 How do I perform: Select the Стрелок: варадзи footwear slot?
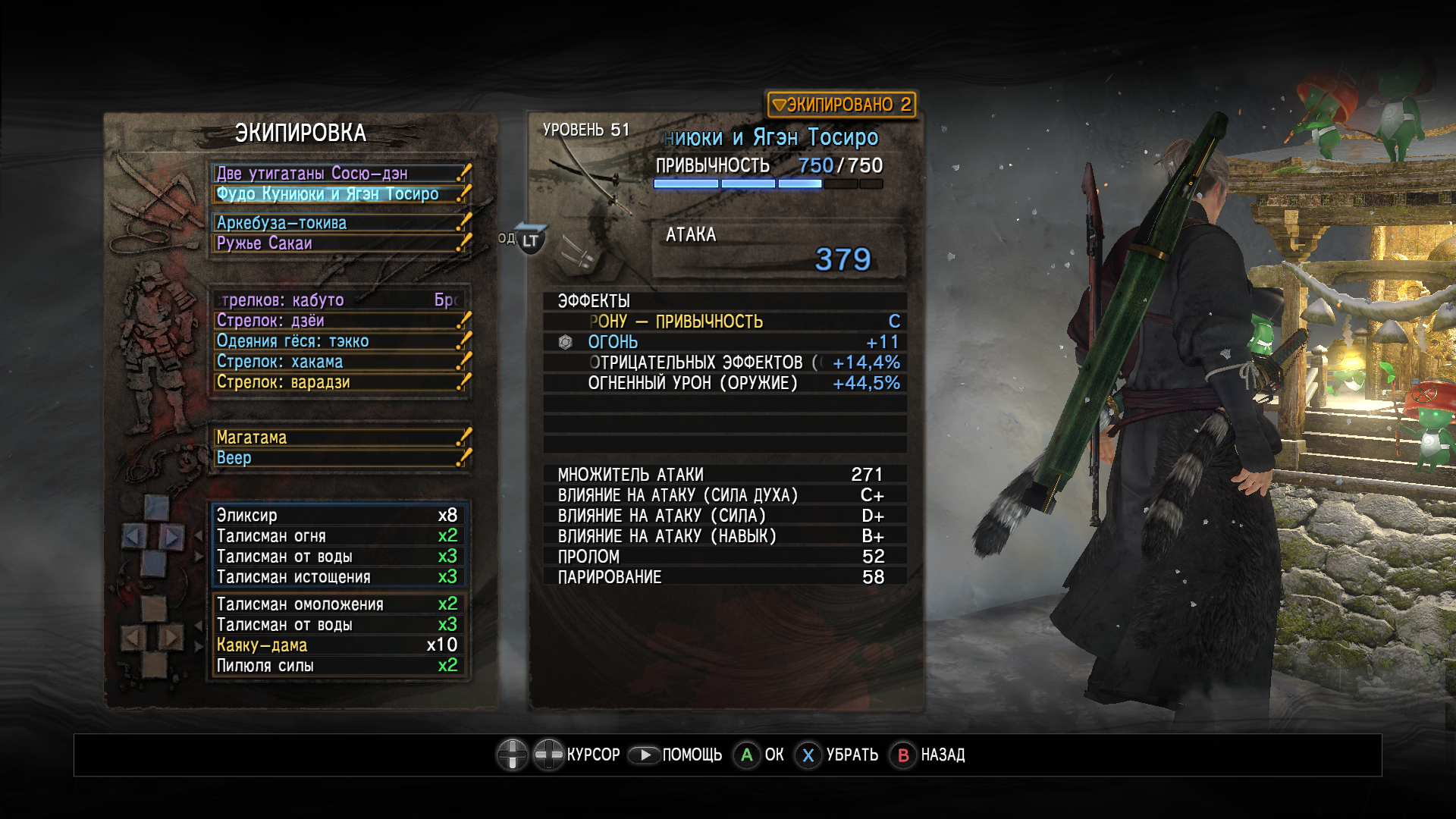339,382
